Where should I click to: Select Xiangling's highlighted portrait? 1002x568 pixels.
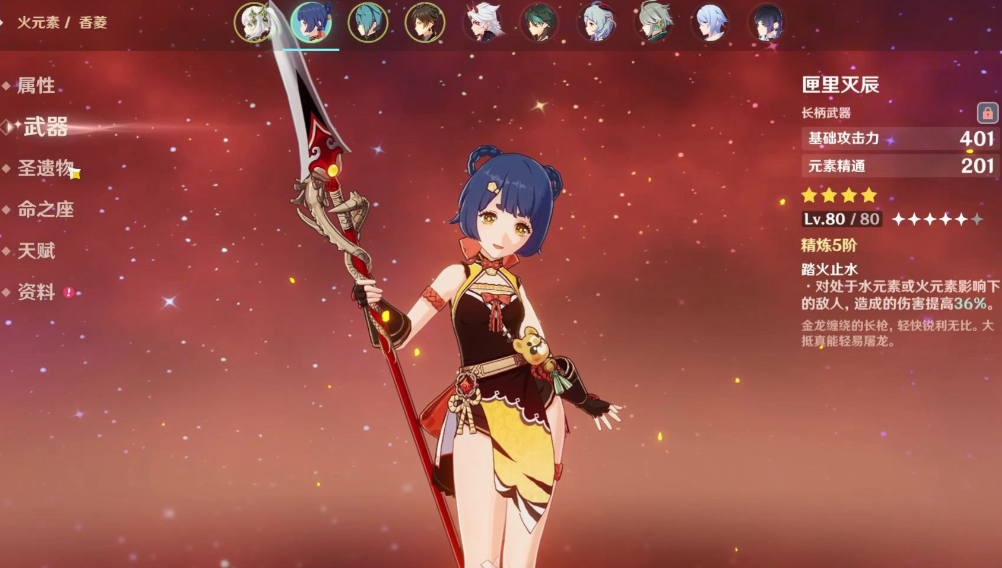point(311,22)
